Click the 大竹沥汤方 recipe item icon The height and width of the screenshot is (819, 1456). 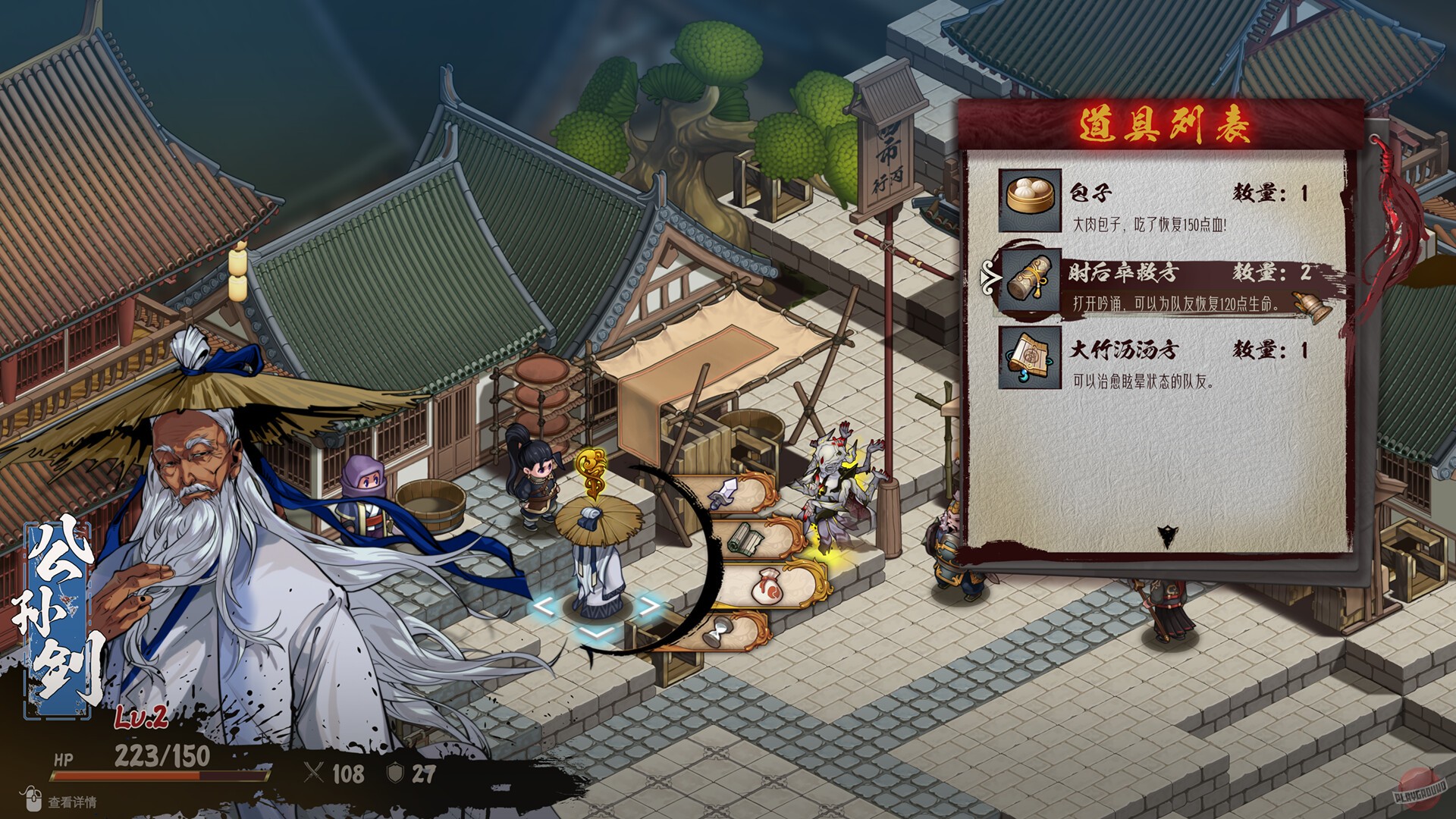(1029, 358)
